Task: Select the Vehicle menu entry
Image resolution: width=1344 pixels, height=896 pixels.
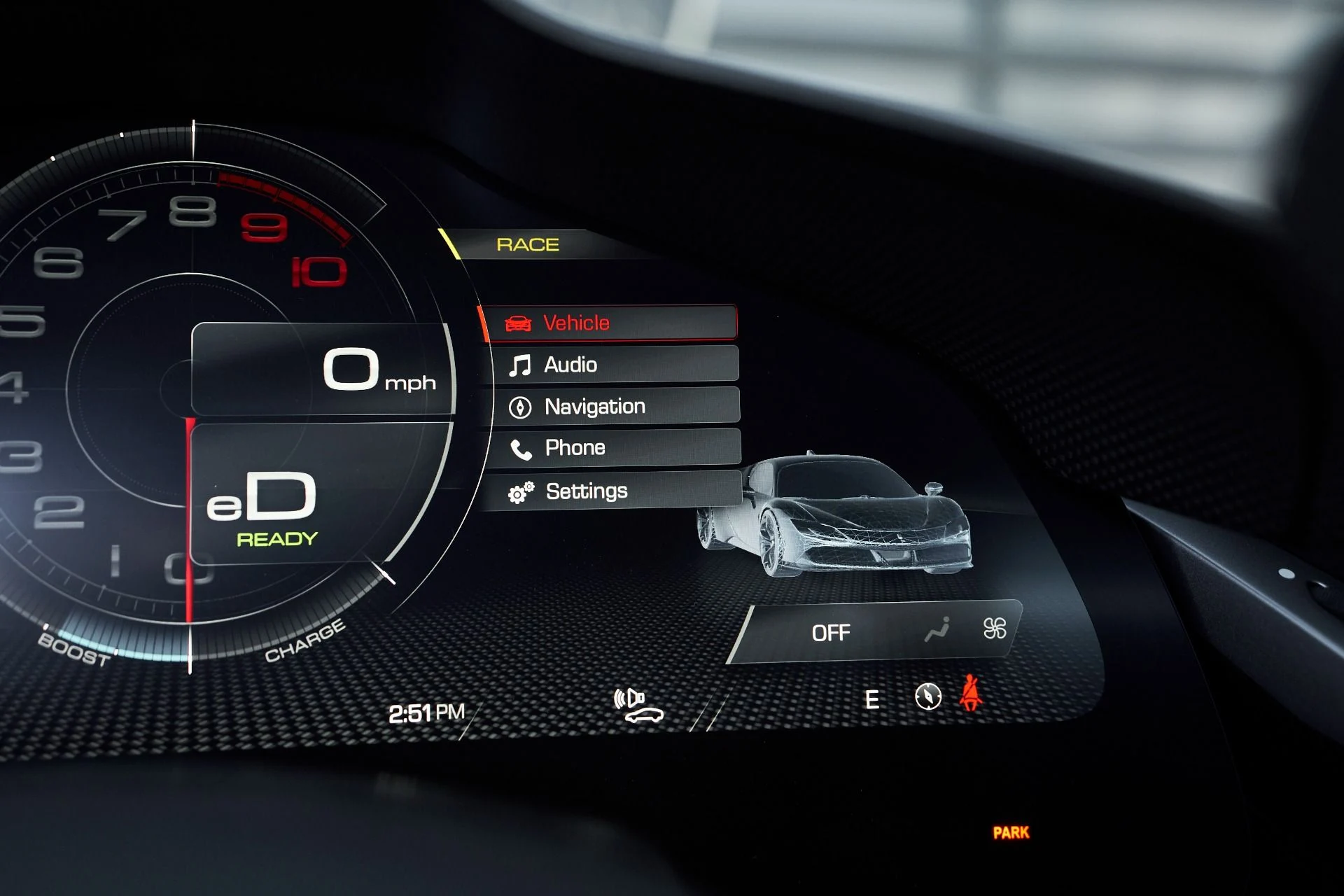Action: [609, 323]
